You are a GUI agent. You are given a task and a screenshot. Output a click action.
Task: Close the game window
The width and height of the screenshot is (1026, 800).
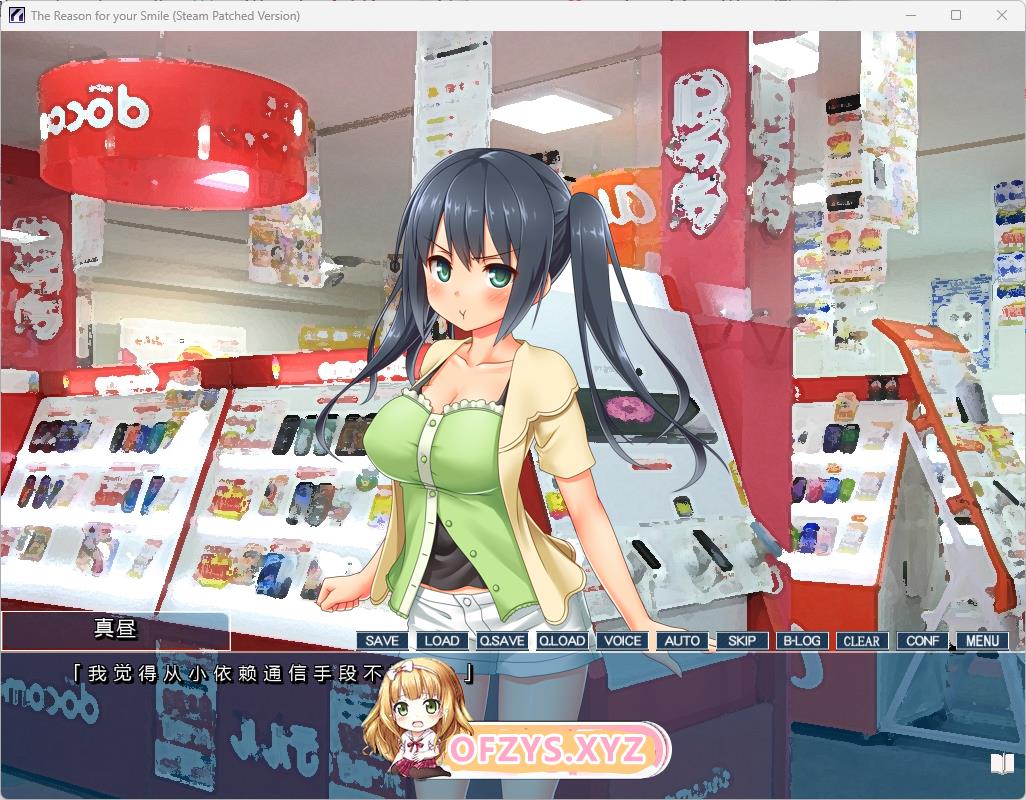[x=1002, y=15]
